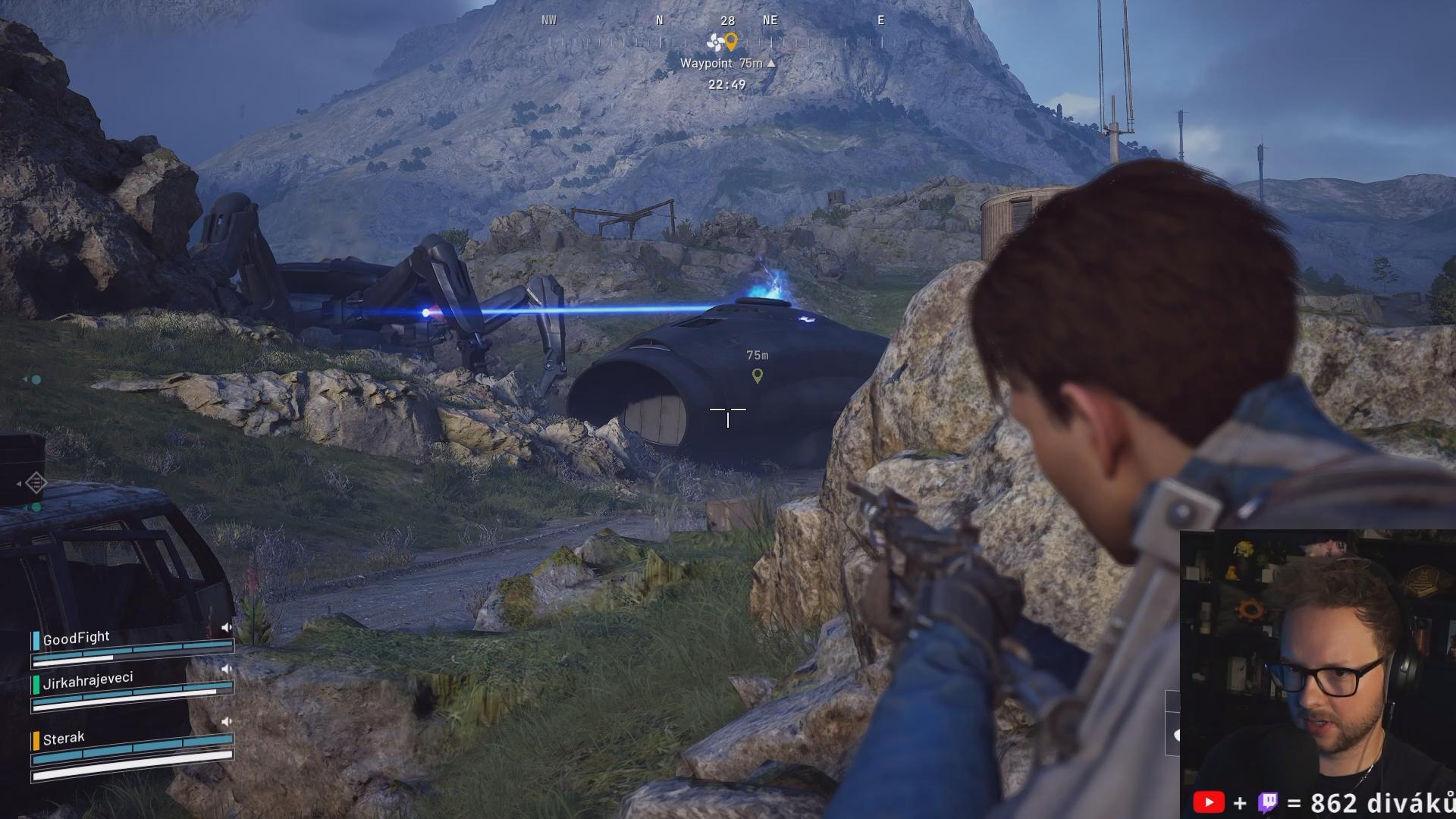The image size is (1456, 819).
Task: Click the NE heading on the compass bar
Action: (x=770, y=20)
